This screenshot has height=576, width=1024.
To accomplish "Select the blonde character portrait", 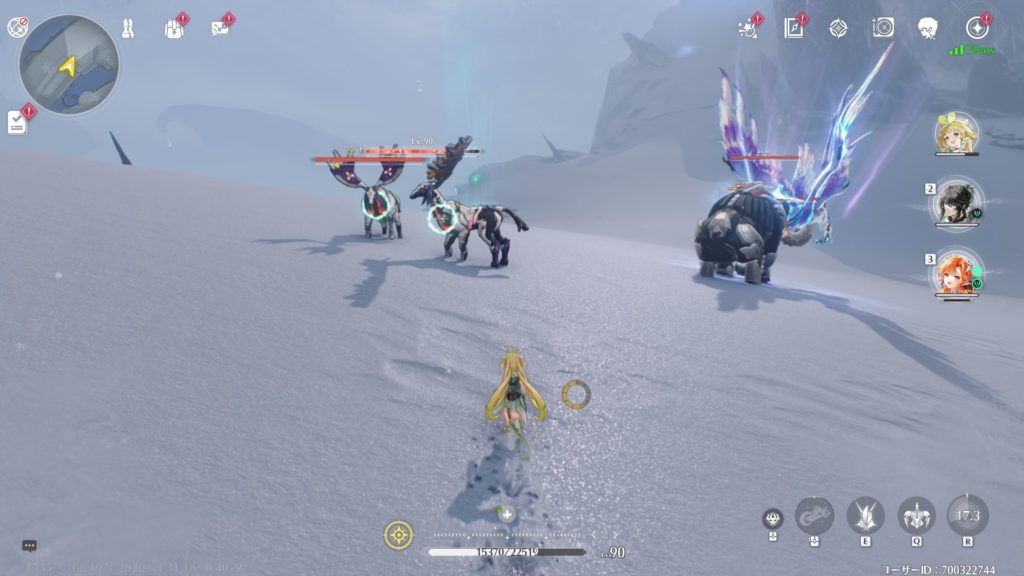I will coord(956,133).
